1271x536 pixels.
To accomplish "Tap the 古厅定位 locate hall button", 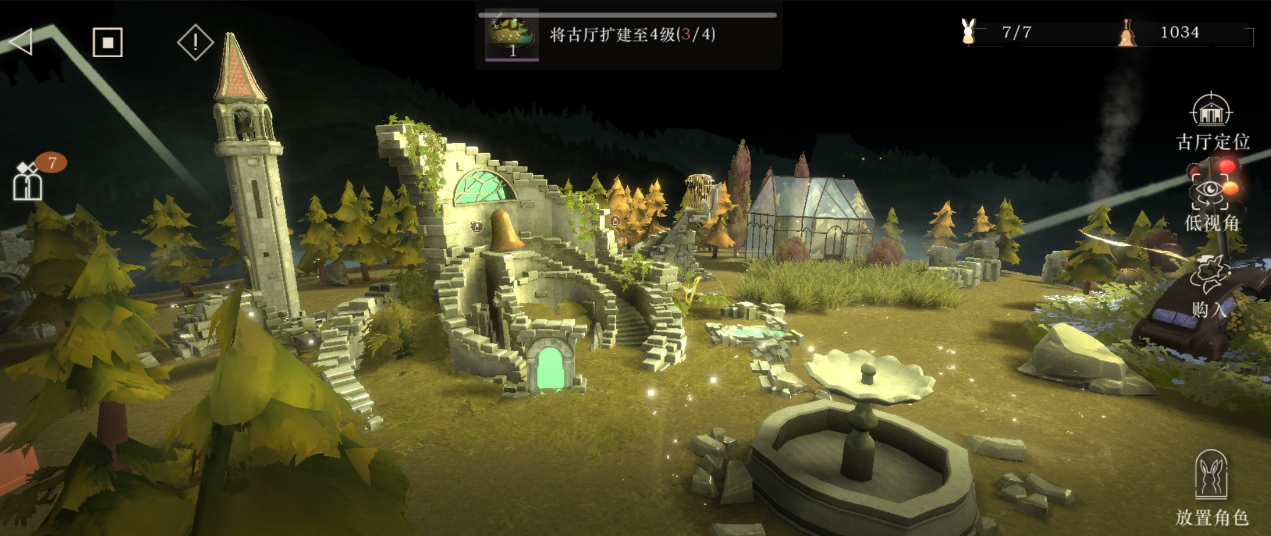I will tap(1212, 123).
